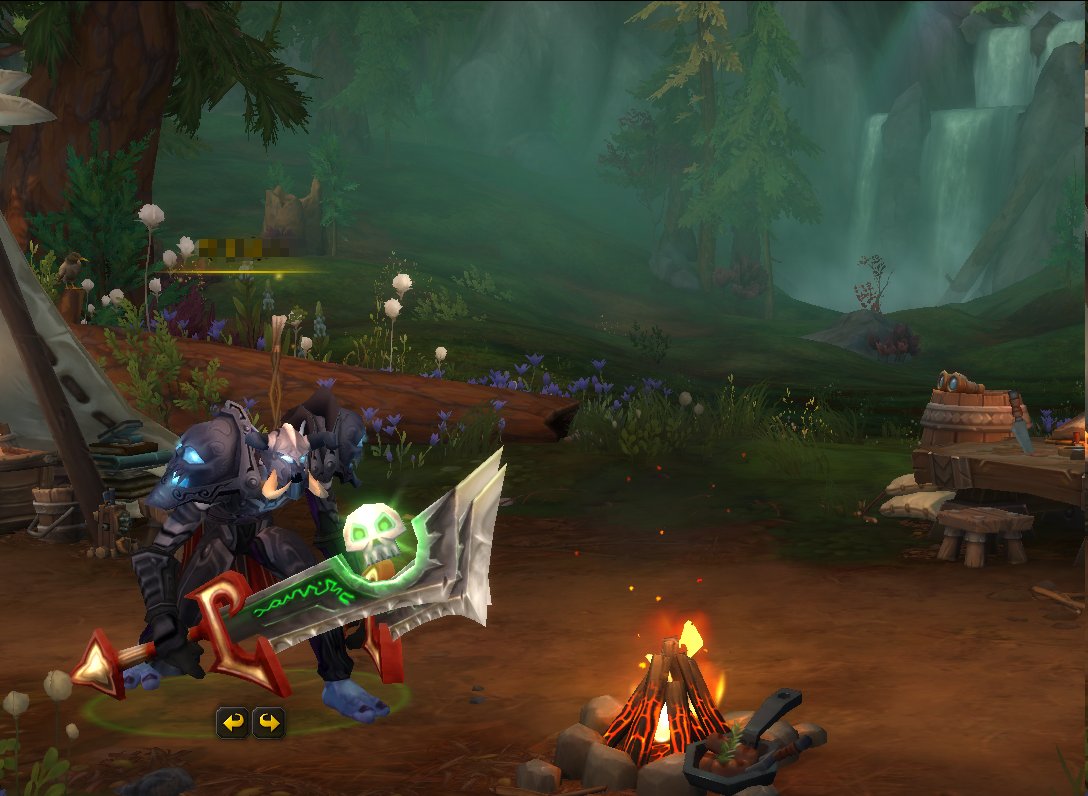Rotate the character with the left arrow button
This screenshot has width=1088, height=796.
click(232, 722)
